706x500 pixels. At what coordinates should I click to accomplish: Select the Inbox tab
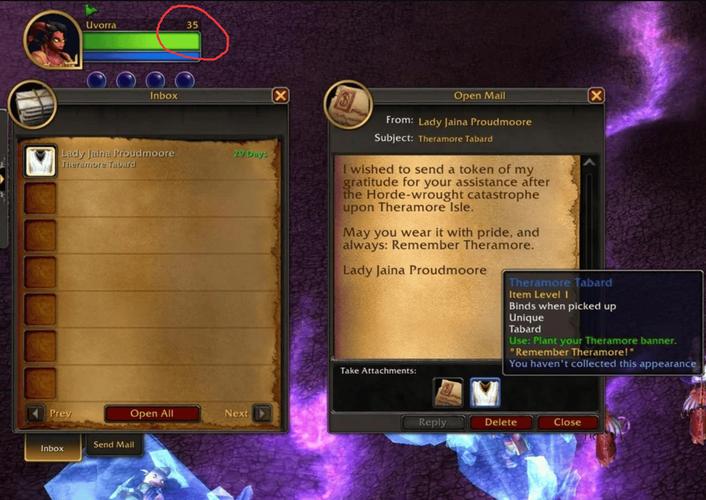click(52, 447)
